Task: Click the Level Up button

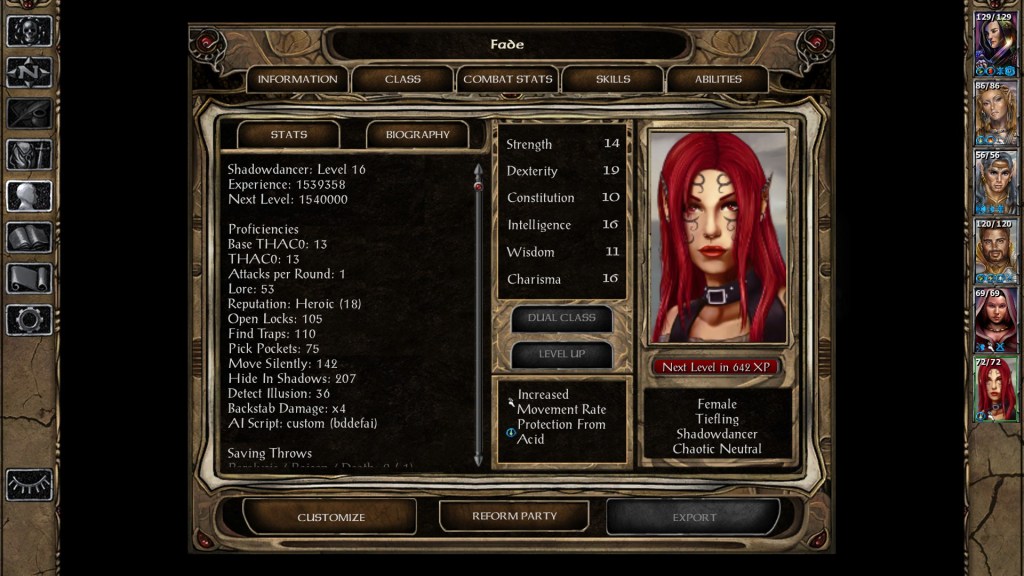Action: (x=561, y=354)
